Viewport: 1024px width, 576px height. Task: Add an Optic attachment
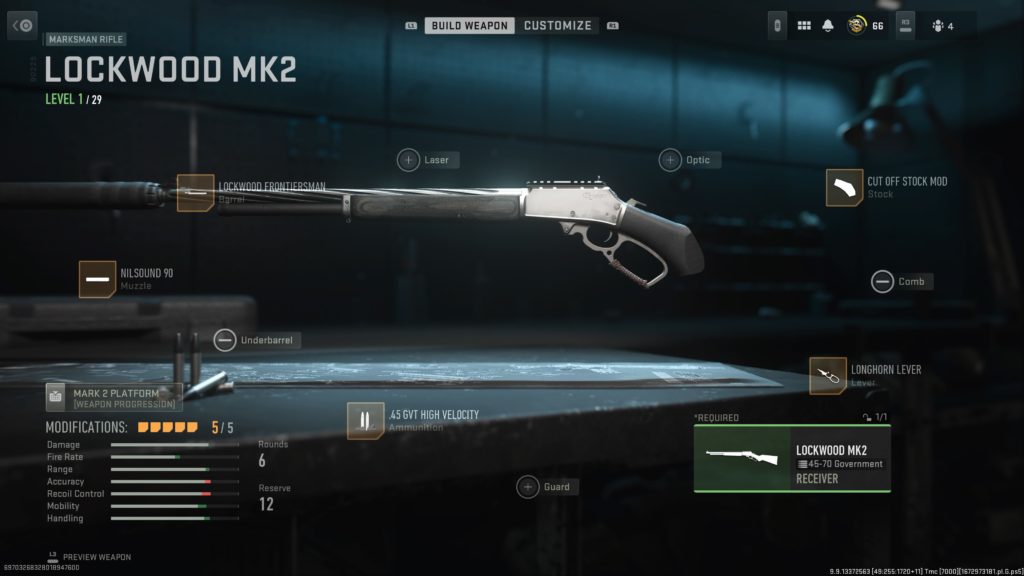[x=670, y=160]
